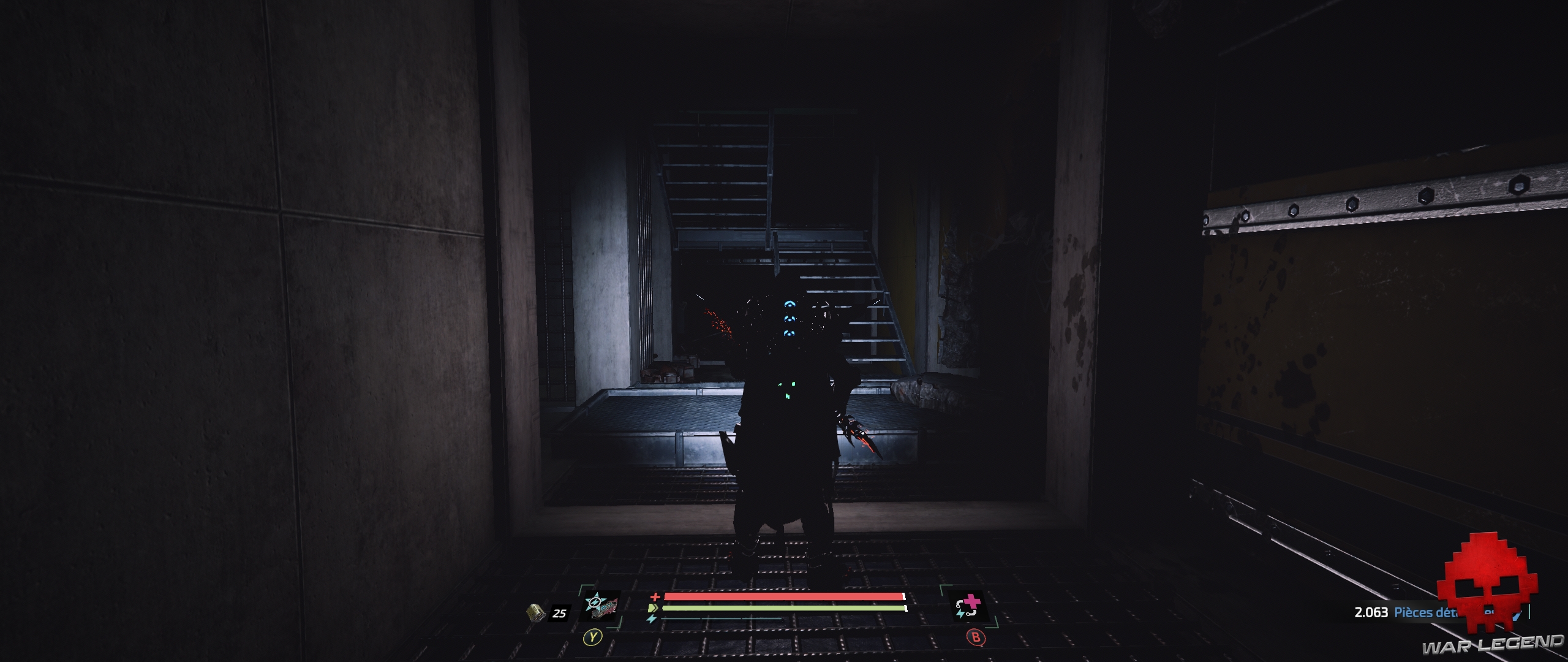
Task: Click the yellow stamina chevron icon
Action: (653, 607)
